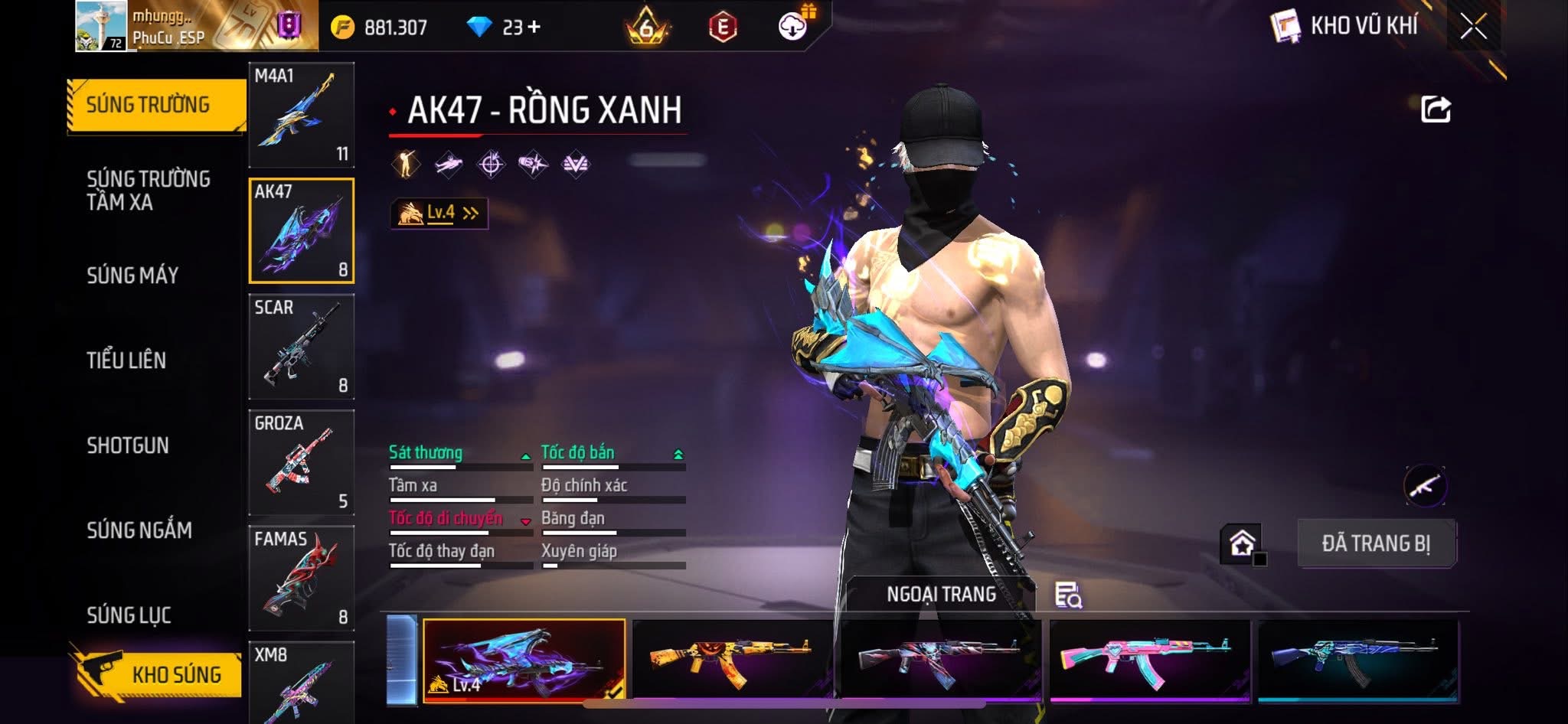Select the FAMAS weapon tile

coord(302,579)
